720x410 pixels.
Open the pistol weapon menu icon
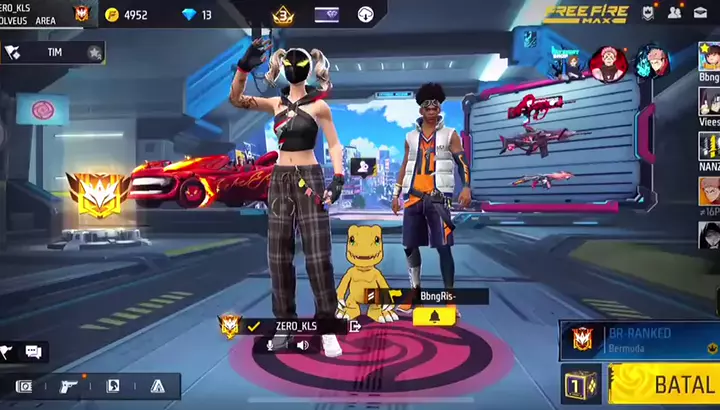(x=69, y=386)
